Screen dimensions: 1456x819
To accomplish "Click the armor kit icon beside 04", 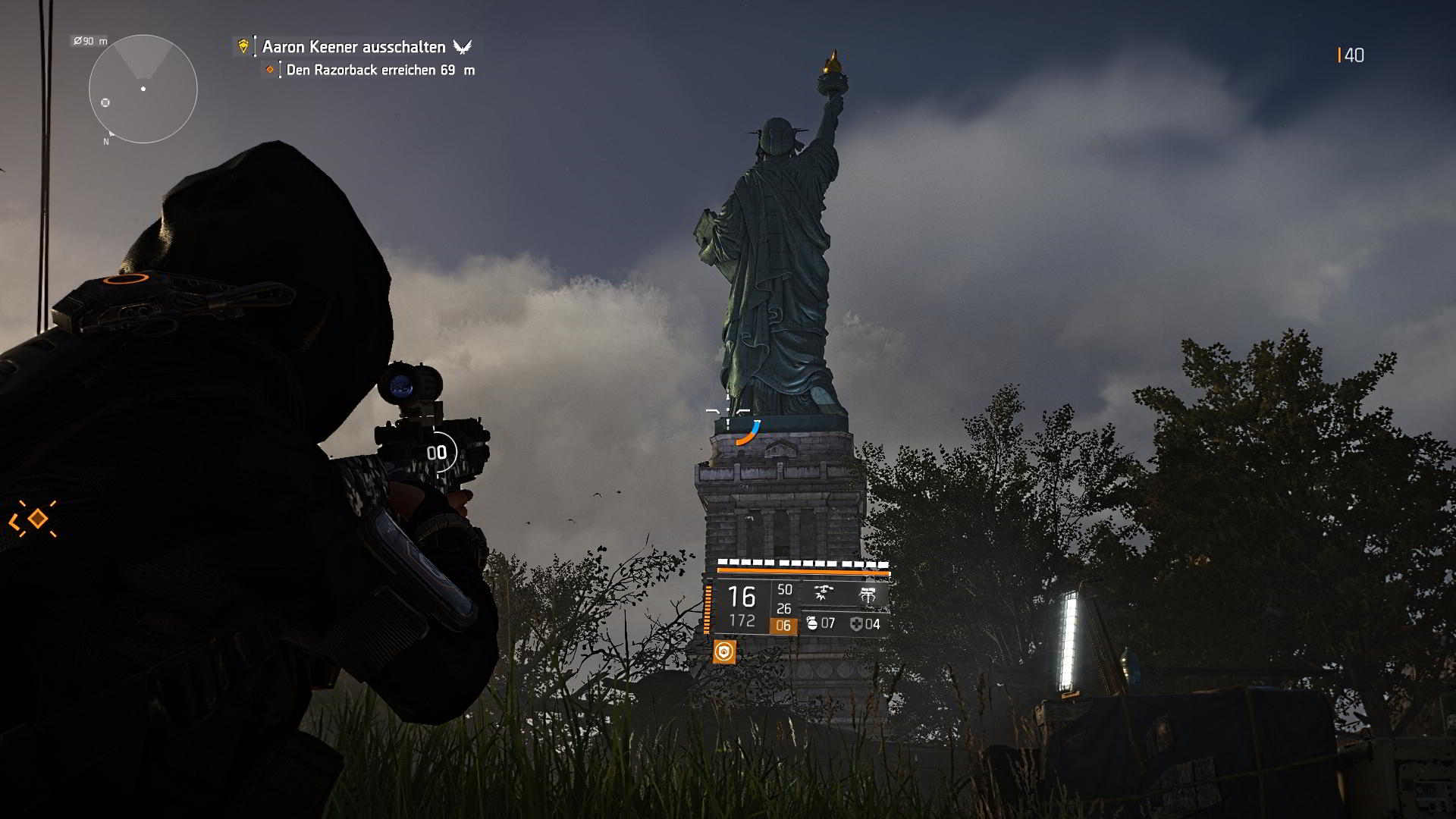I will point(855,623).
